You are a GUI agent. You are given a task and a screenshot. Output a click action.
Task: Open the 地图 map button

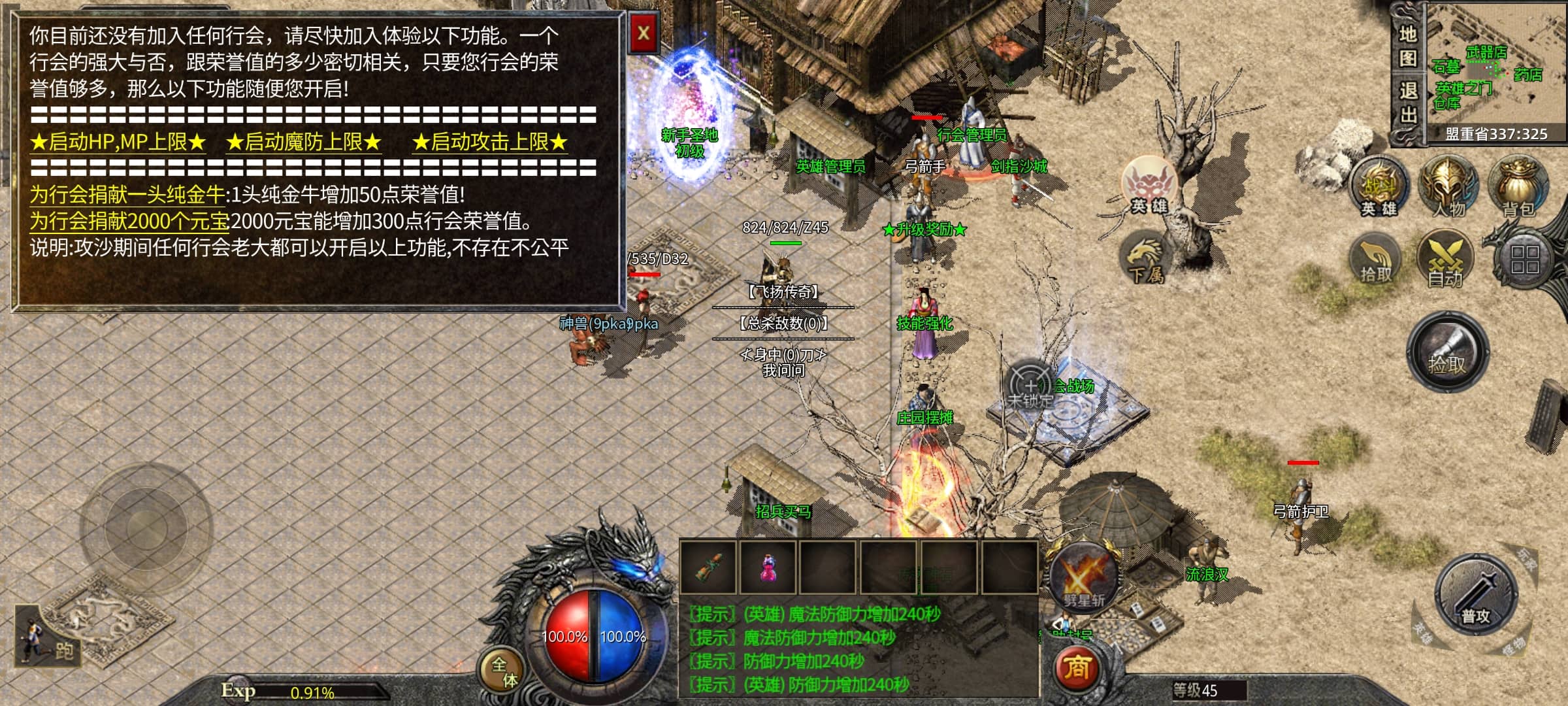(1407, 46)
